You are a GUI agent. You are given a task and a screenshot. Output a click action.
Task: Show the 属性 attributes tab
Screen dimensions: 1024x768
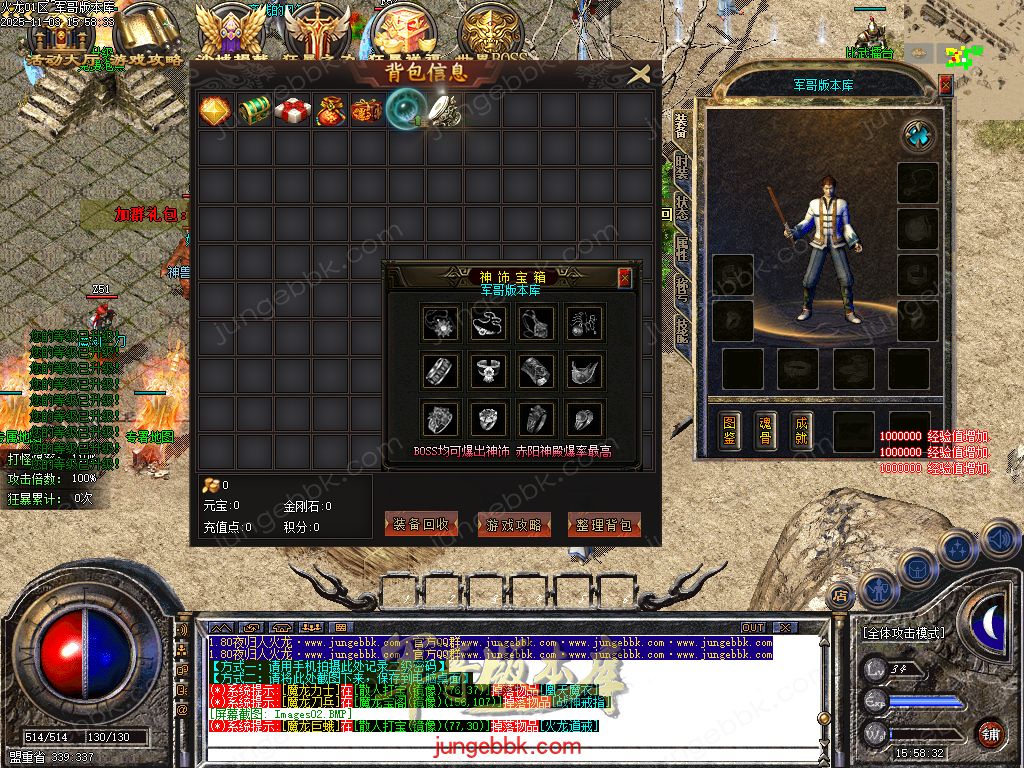point(682,247)
